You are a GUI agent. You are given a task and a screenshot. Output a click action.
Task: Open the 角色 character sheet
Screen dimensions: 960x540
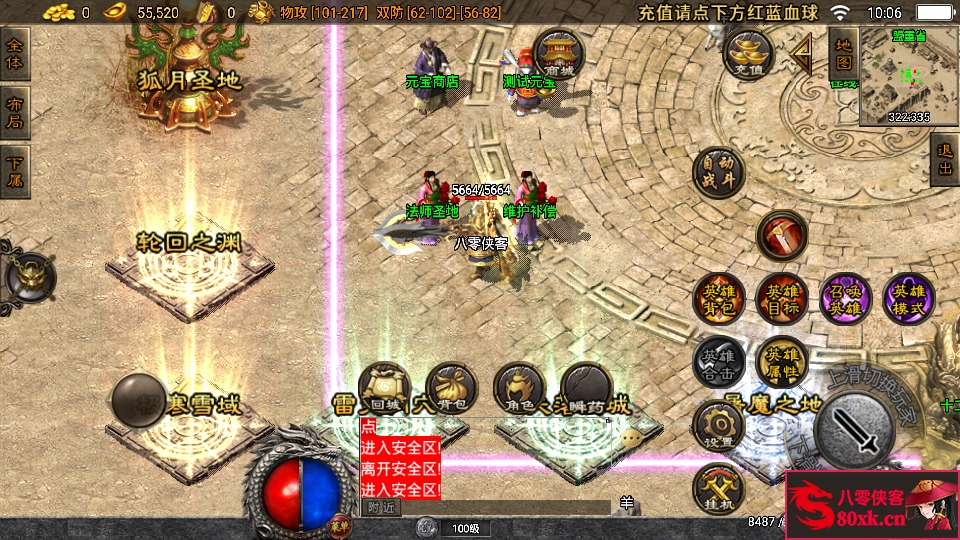(x=519, y=390)
